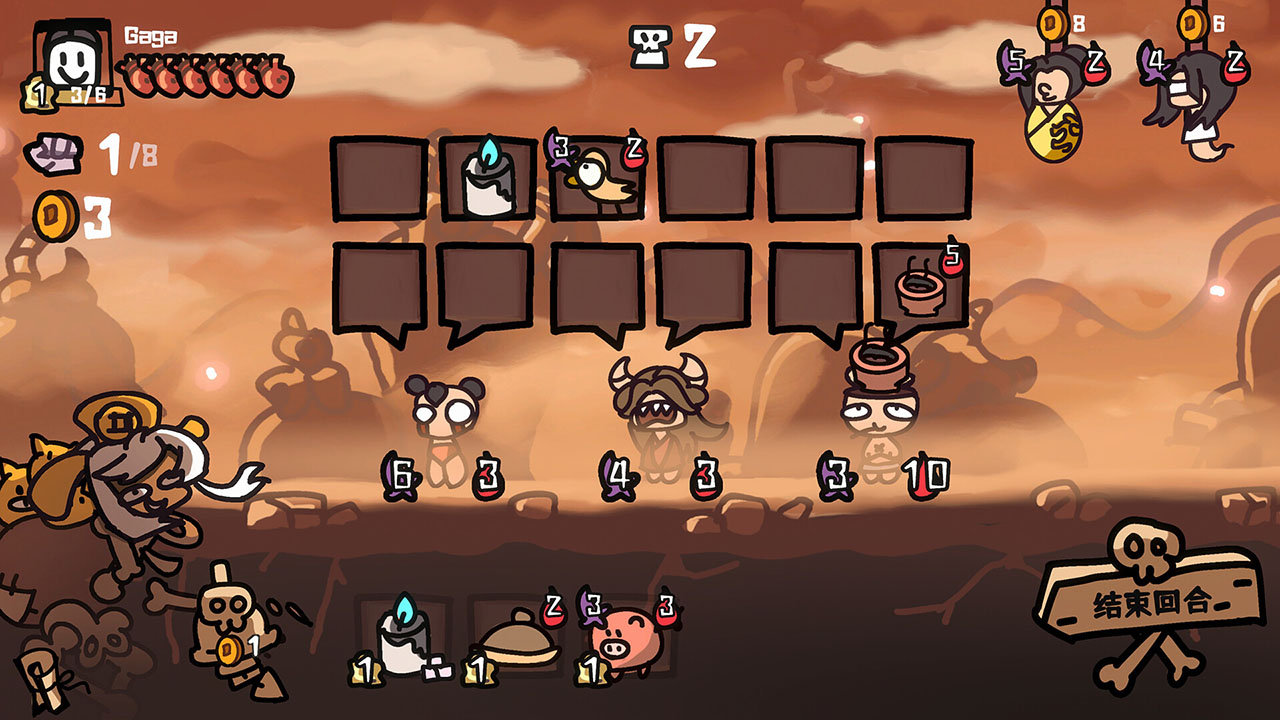The height and width of the screenshot is (720, 1280).
Task: Choose the pink pig card in hand
Action: pyautogui.click(x=628, y=638)
